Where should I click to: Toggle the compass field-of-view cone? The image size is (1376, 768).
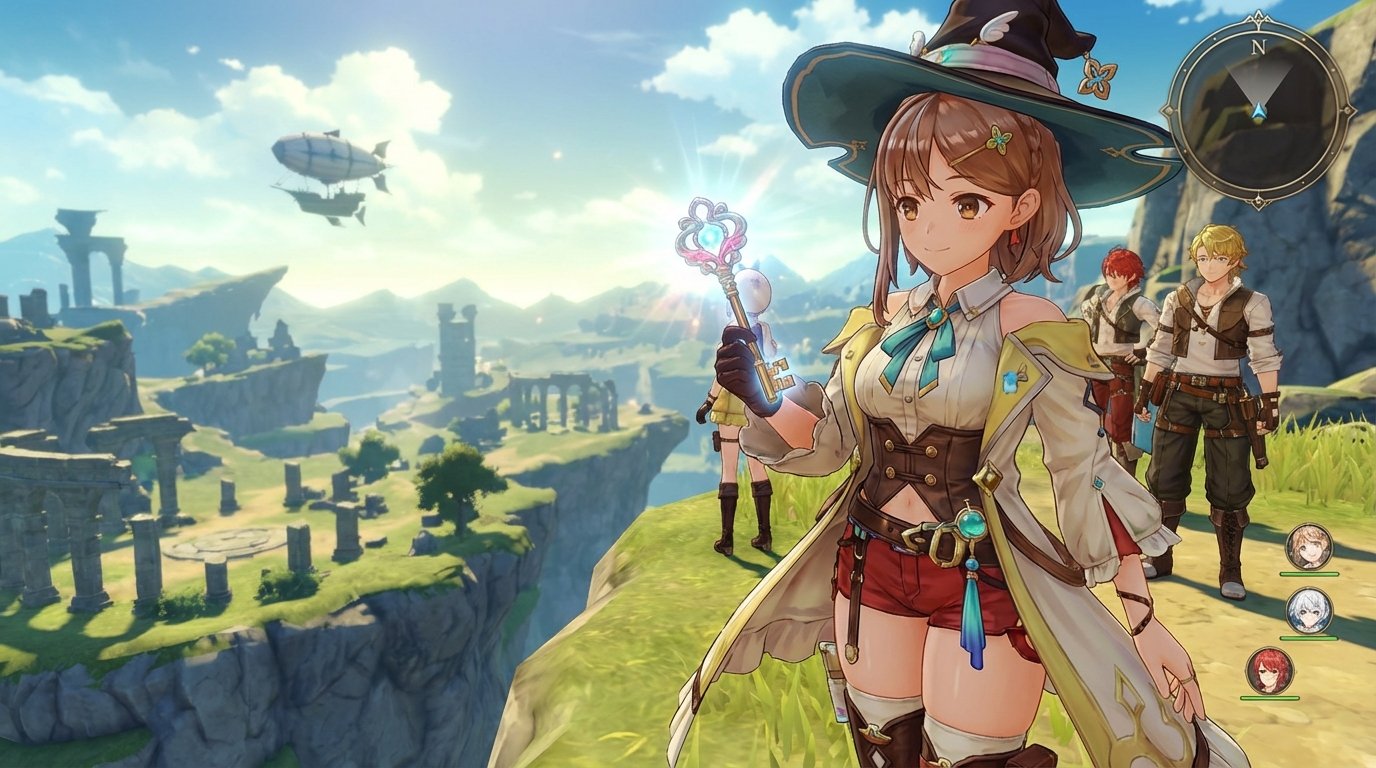[x=1257, y=80]
